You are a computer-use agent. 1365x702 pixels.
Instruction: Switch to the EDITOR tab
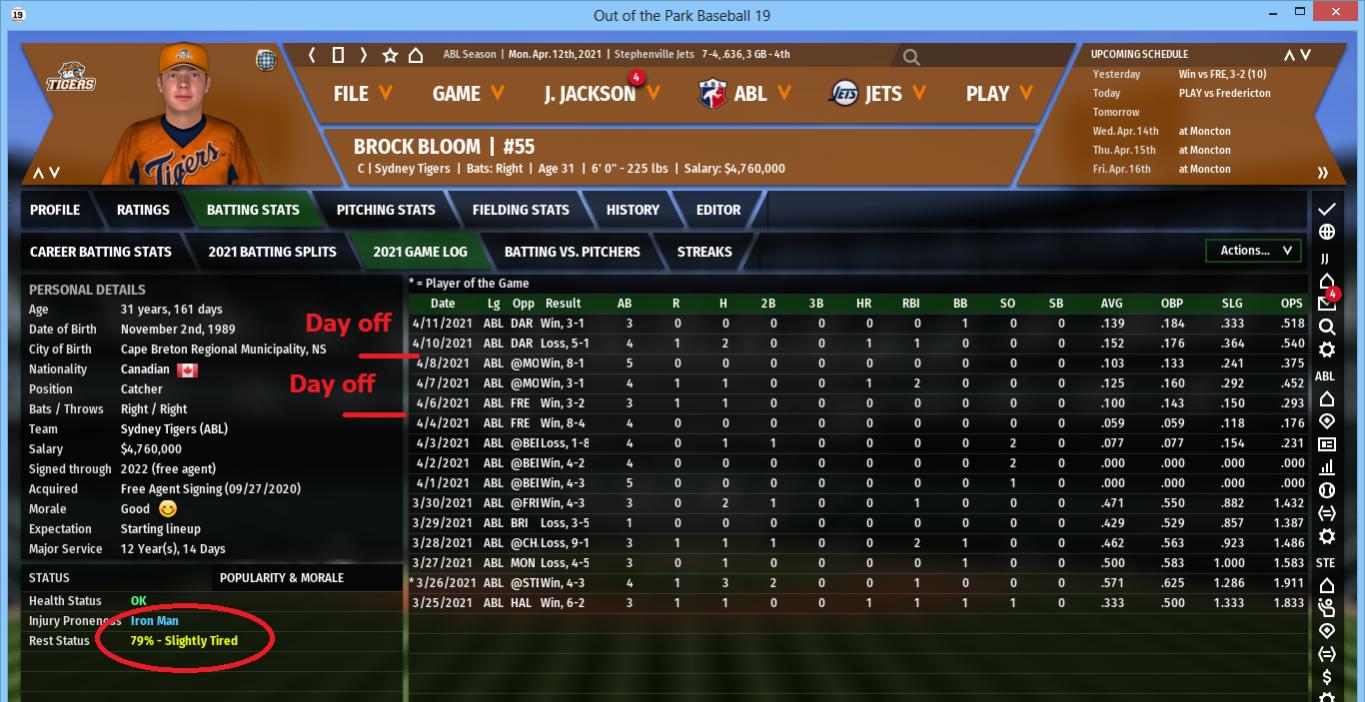click(x=718, y=210)
